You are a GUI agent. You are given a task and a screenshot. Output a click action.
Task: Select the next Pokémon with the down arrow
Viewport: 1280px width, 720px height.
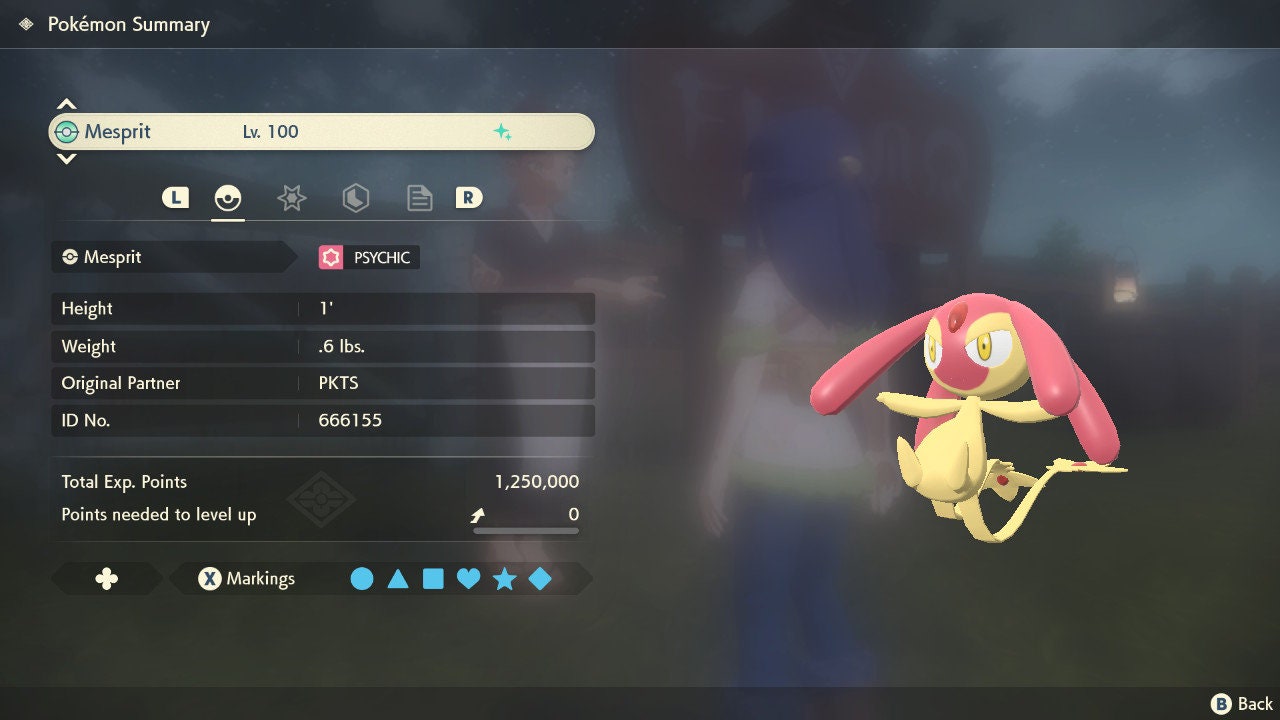66,158
